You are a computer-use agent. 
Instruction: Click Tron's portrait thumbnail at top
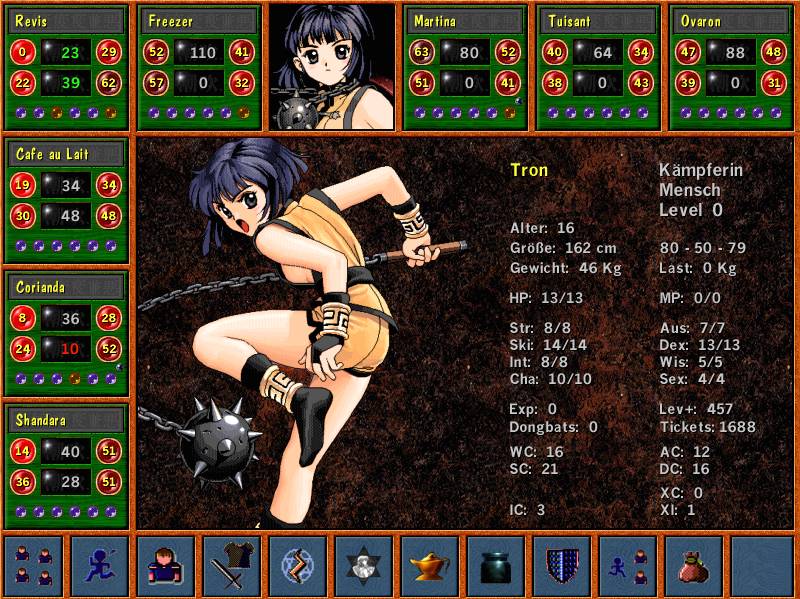click(x=332, y=67)
